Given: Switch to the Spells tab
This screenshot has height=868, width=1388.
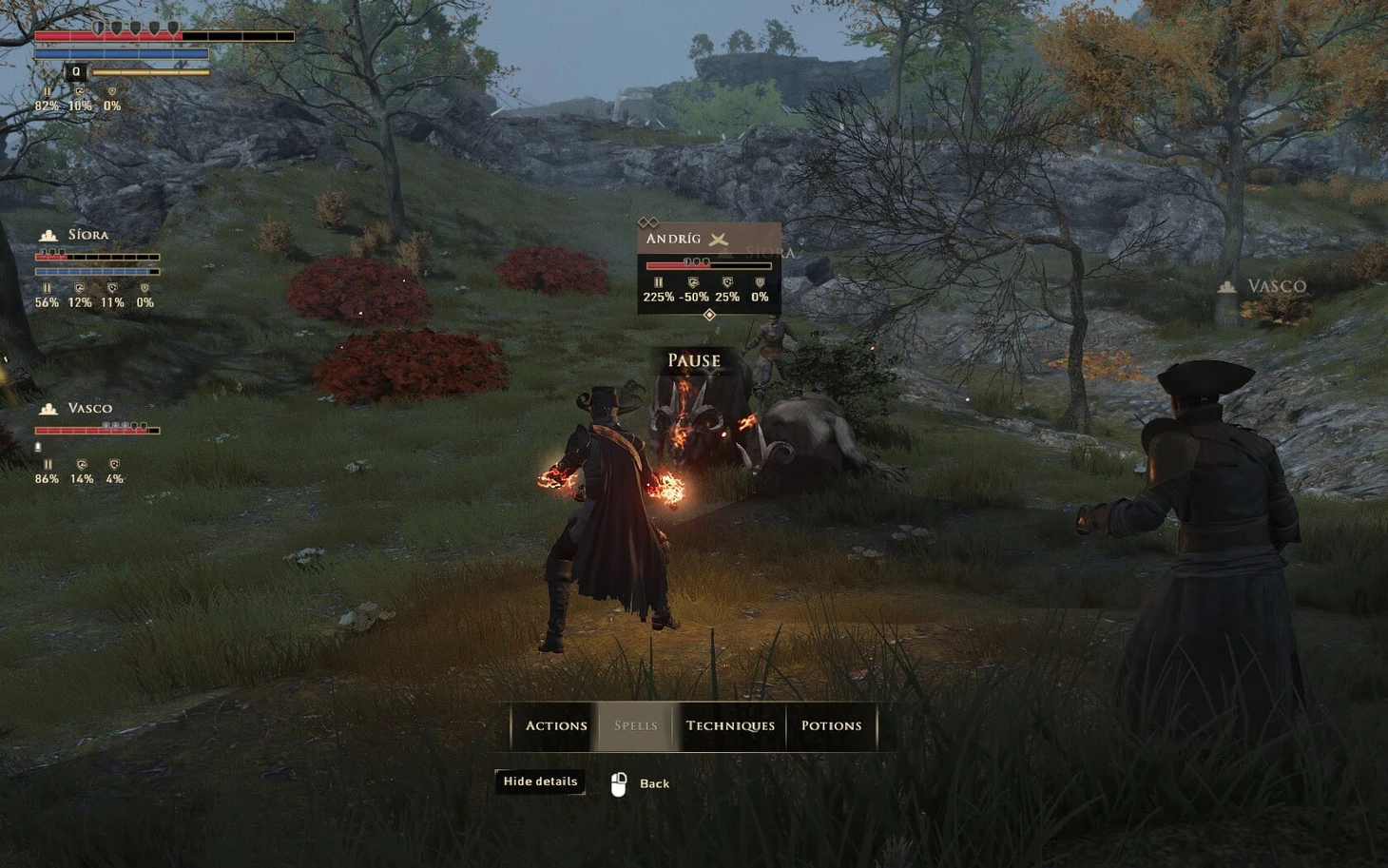Looking at the screenshot, I should click(636, 726).
